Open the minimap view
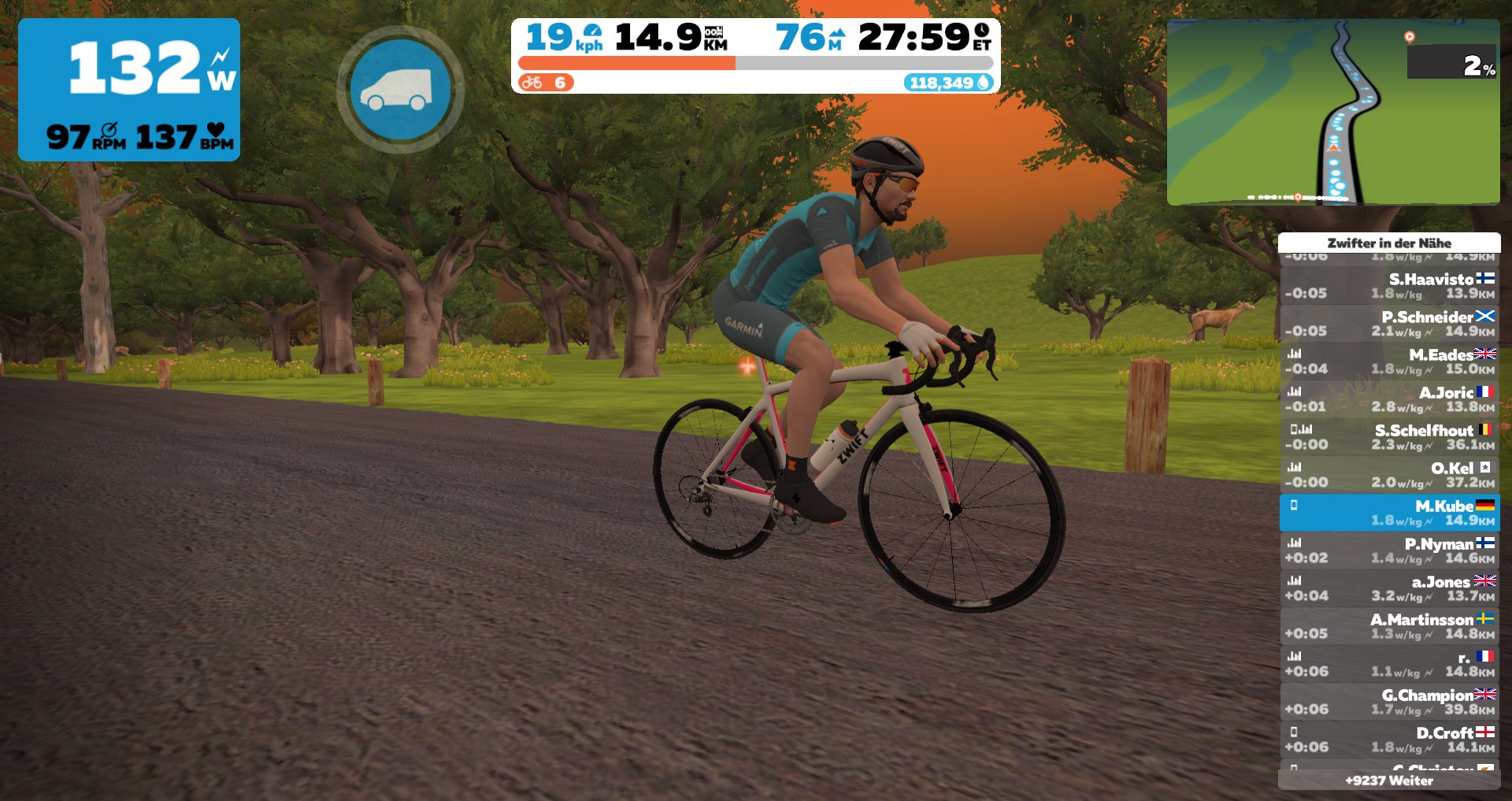This screenshot has width=1512, height=801. [x=1332, y=113]
